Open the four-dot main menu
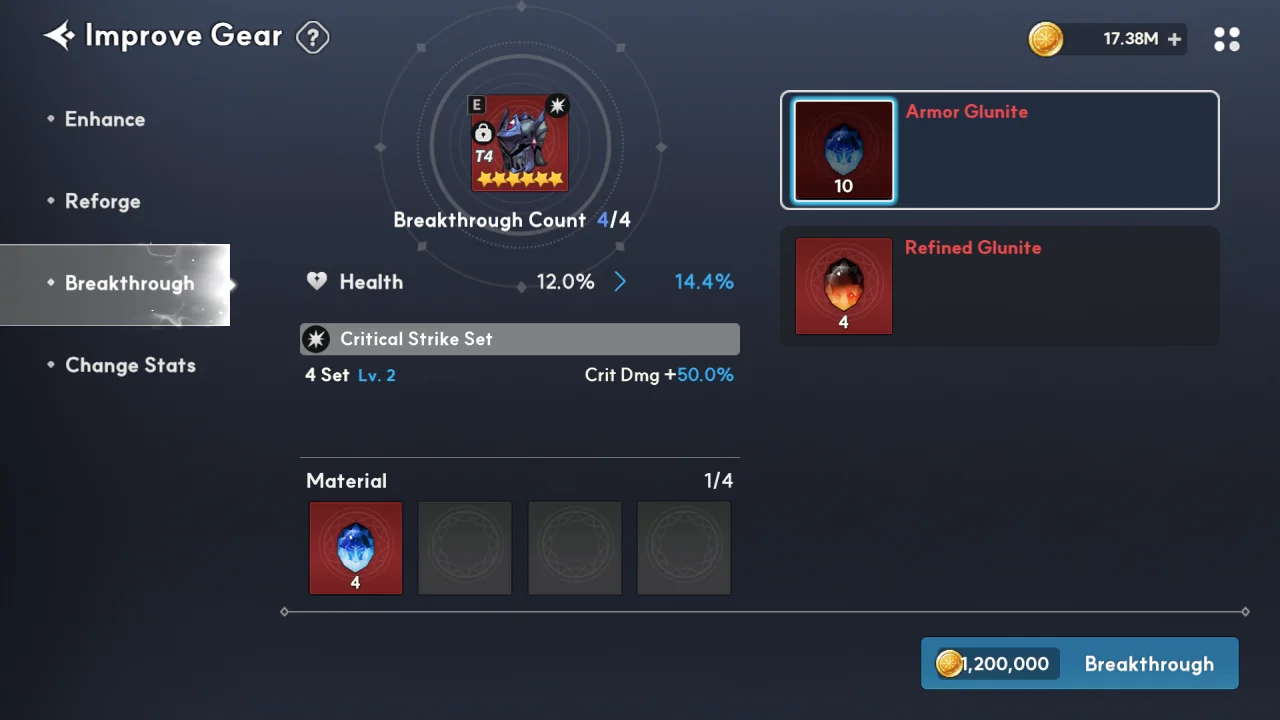The image size is (1280, 720). coord(1226,39)
